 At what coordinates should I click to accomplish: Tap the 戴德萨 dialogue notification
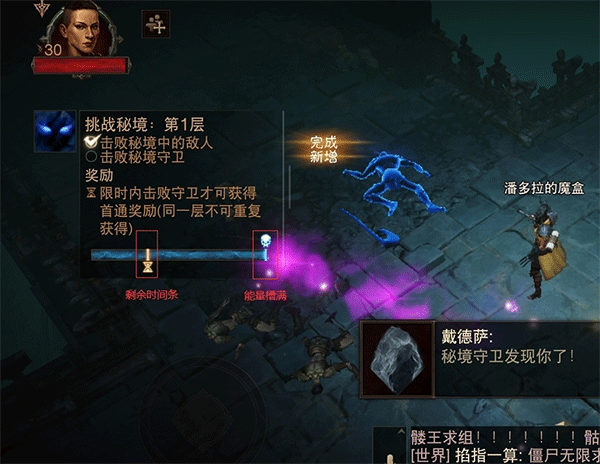click(x=478, y=357)
